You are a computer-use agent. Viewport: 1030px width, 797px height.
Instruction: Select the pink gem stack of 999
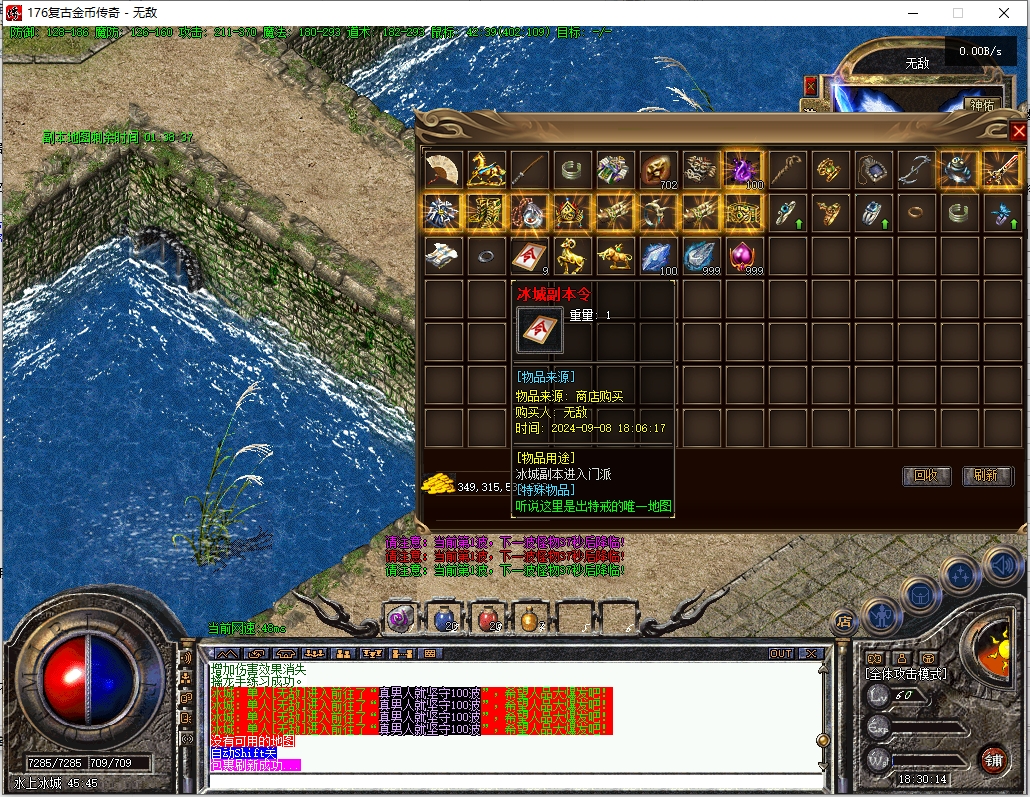tap(744, 256)
